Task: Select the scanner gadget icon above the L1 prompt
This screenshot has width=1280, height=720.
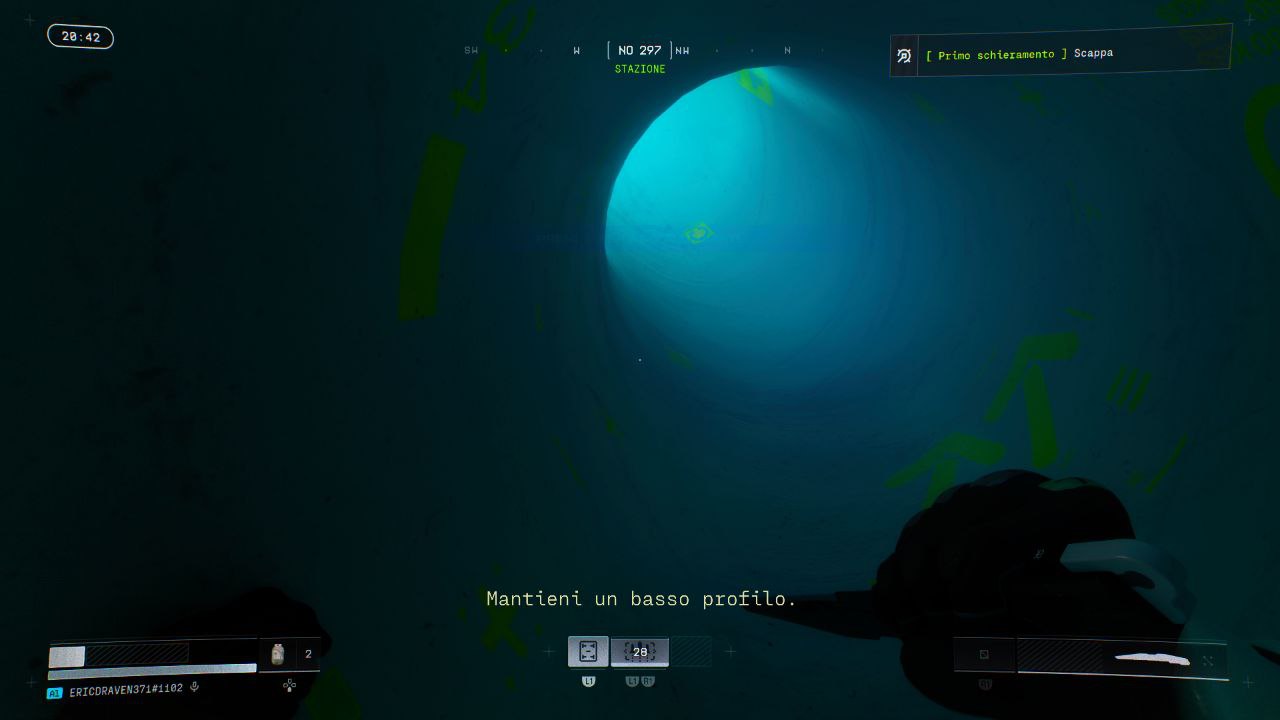Action: click(x=588, y=651)
